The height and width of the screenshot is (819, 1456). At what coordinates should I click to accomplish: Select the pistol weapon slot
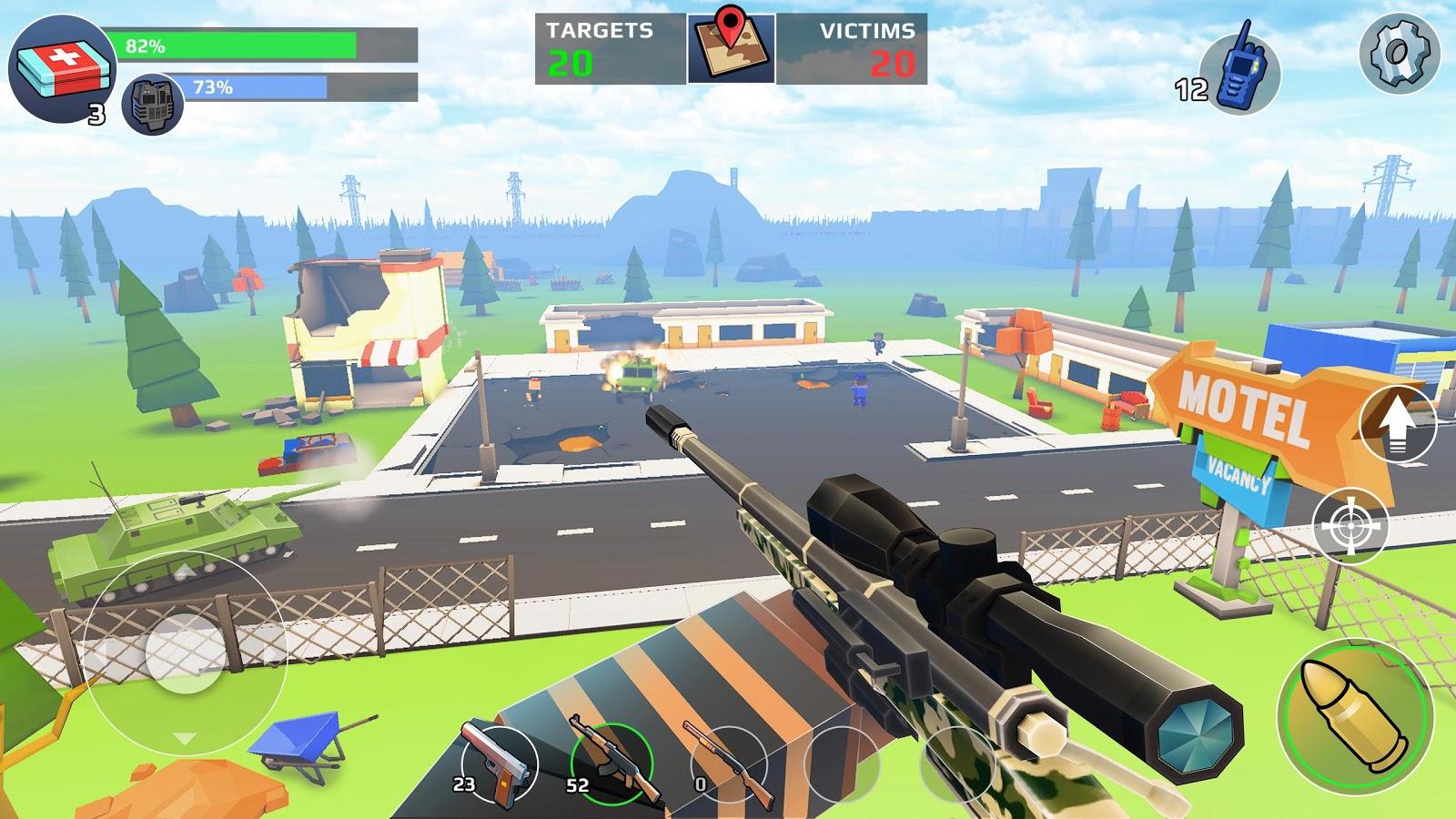coord(498,763)
